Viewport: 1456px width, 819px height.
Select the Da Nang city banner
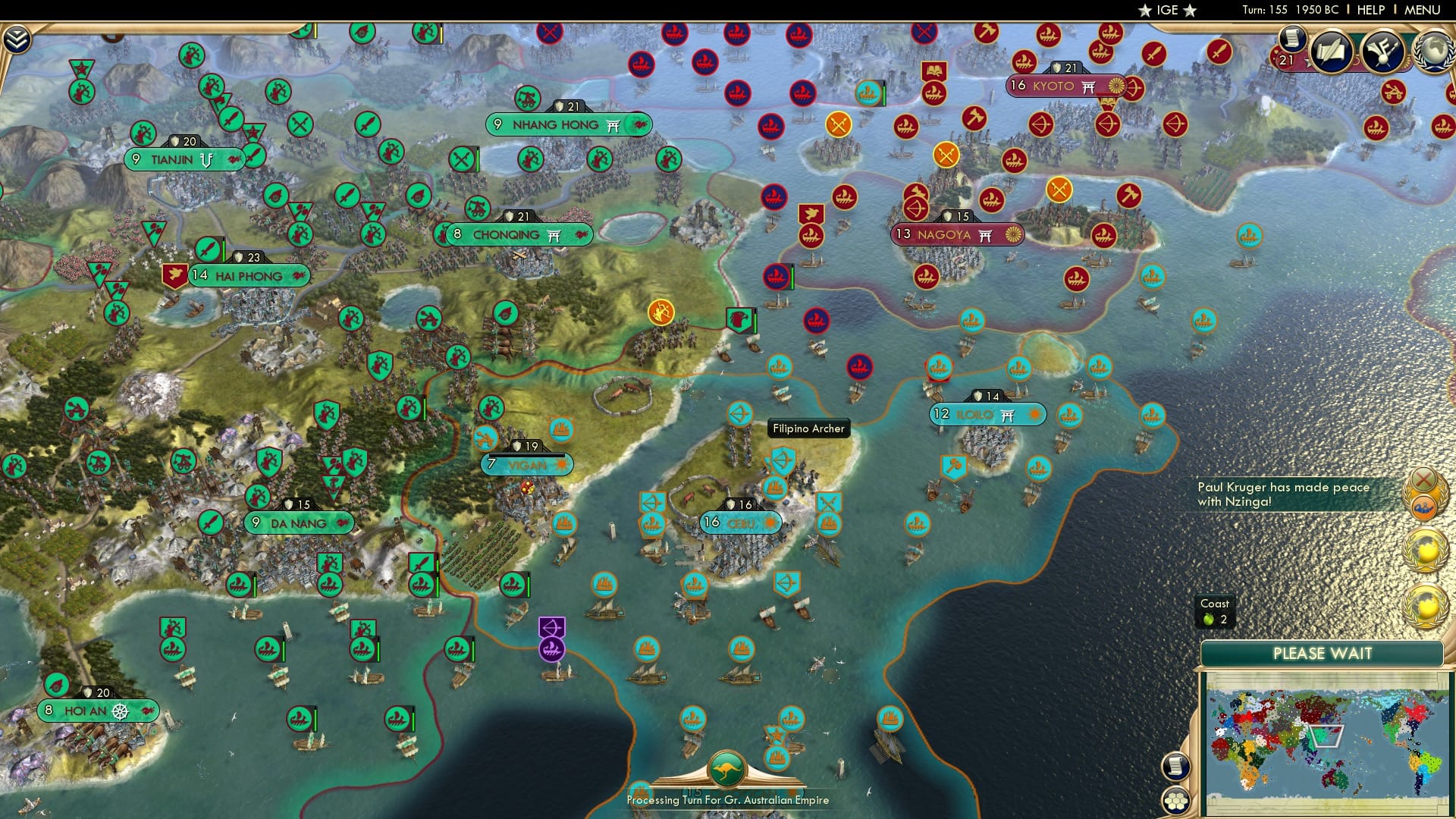(298, 522)
